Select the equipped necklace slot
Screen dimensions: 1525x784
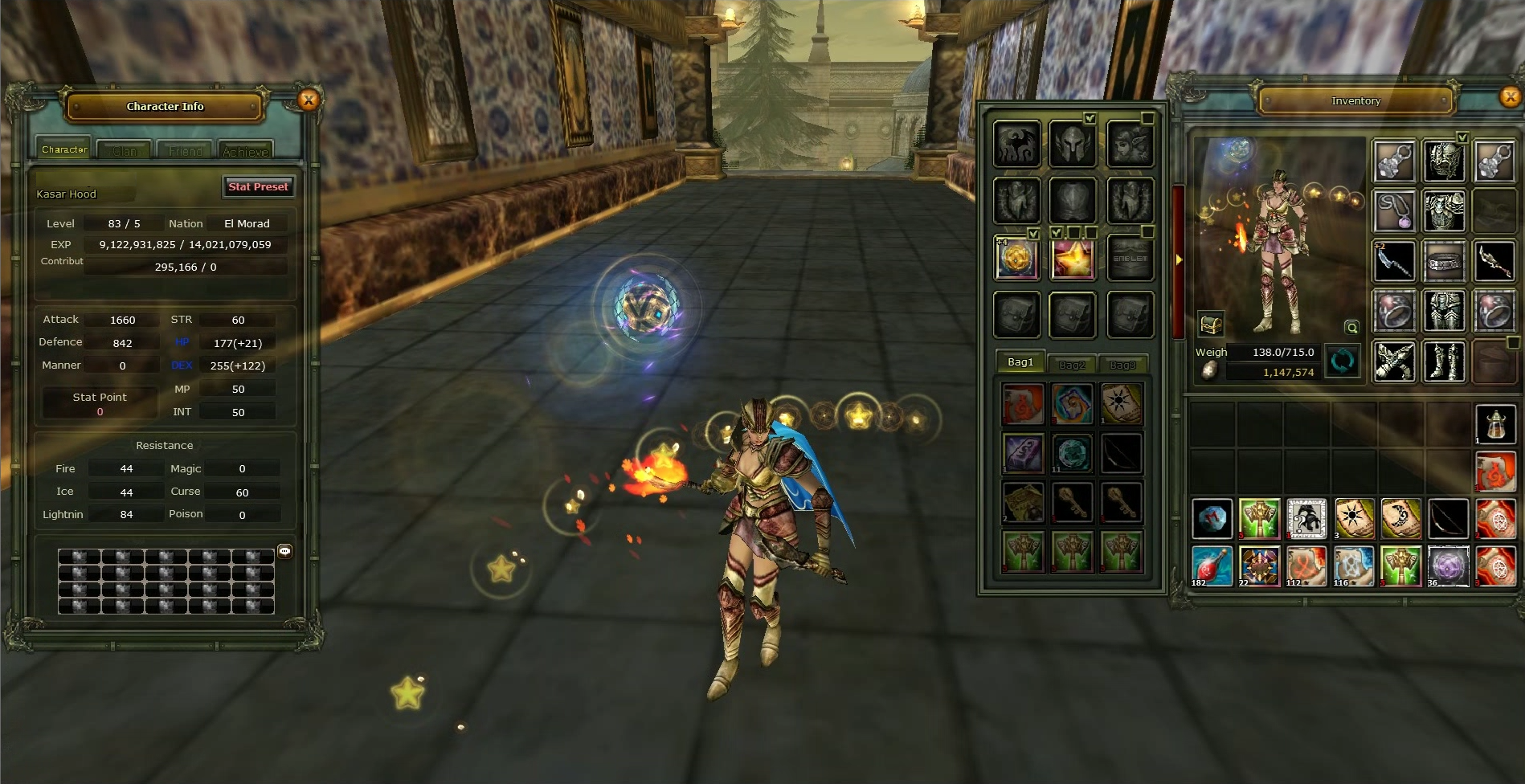click(1394, 211)
